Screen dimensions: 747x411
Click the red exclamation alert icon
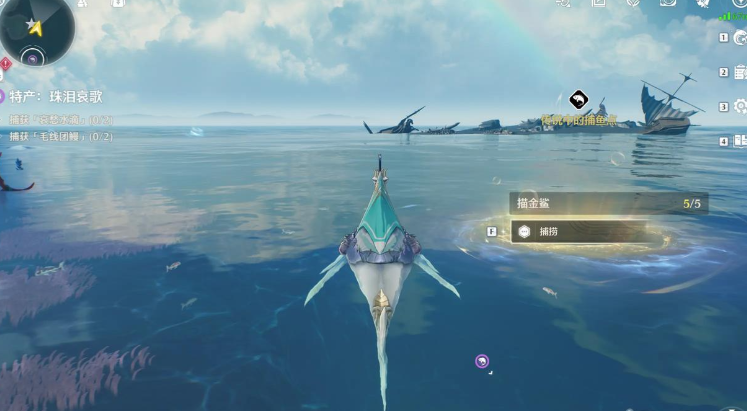[5, 64]
